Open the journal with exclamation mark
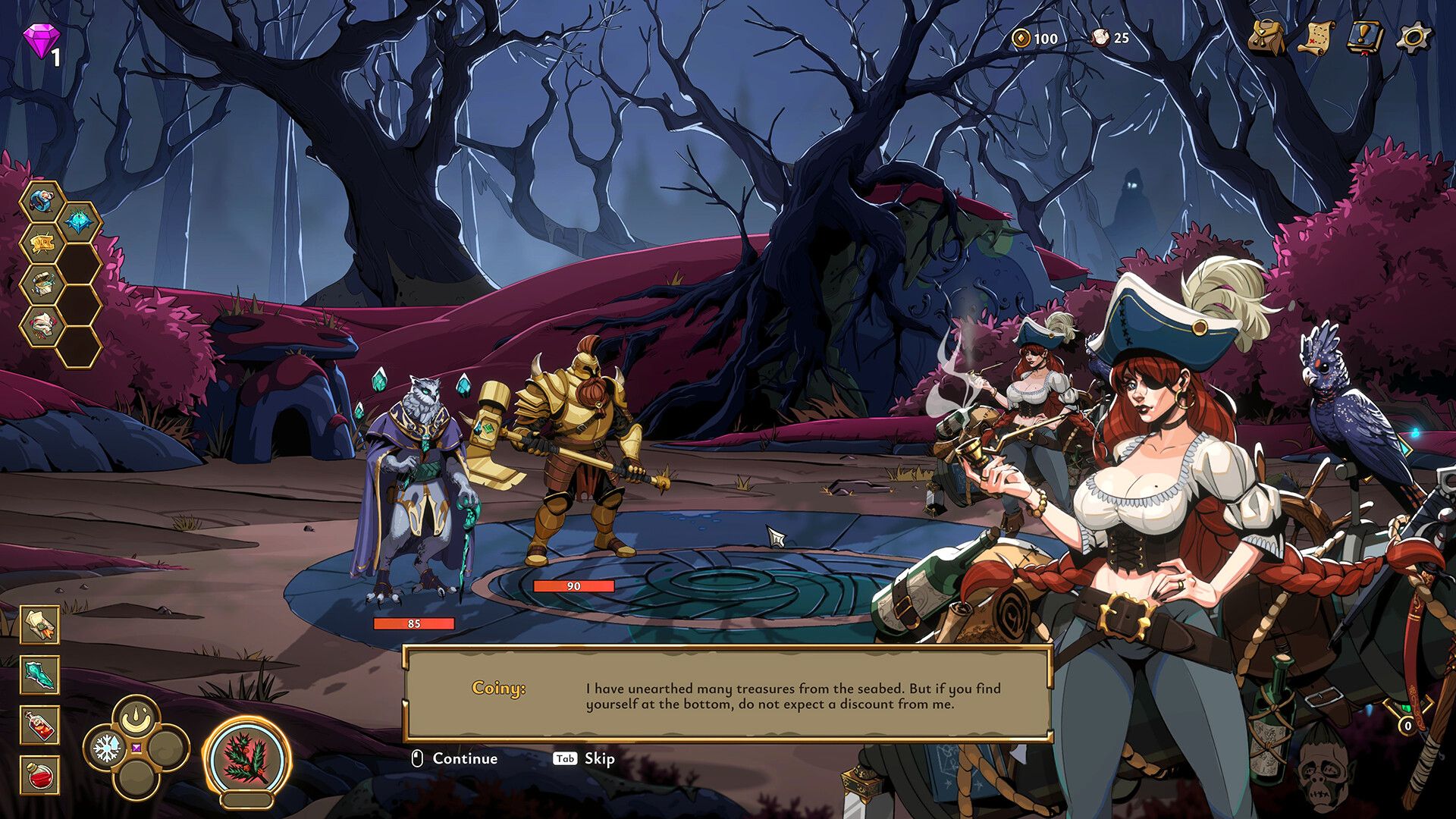The height and width of the screenshot is (819, 1456). click(1364, 36)
